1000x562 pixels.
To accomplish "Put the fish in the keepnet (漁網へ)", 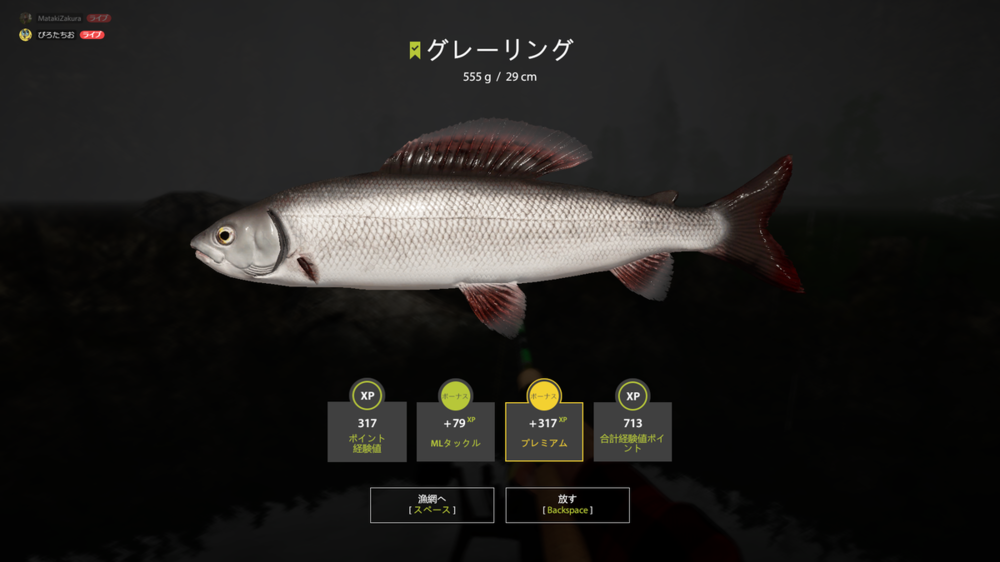I will [432, 505].
